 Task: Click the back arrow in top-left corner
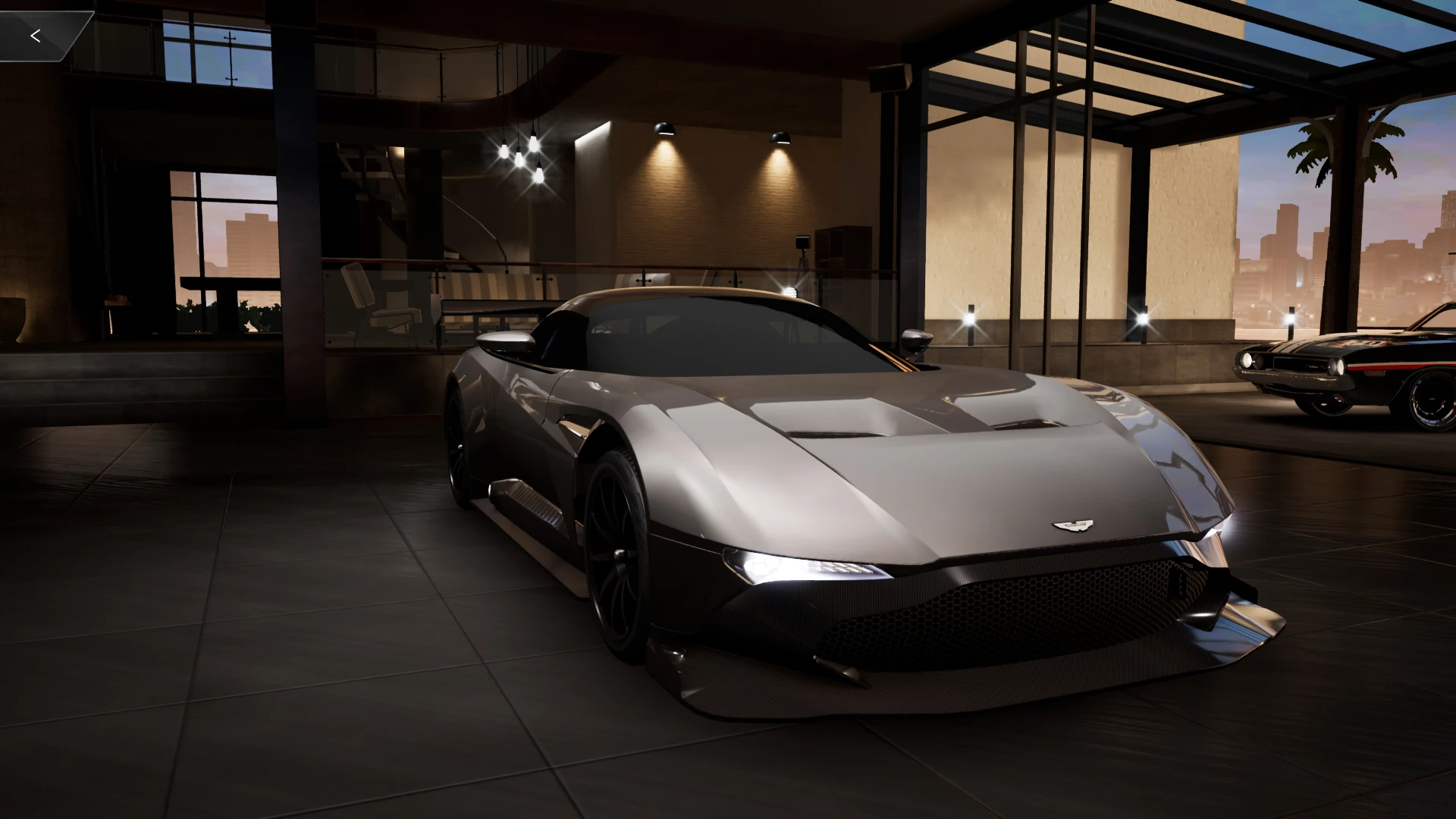pyautogui.click(x=35, y=34)
